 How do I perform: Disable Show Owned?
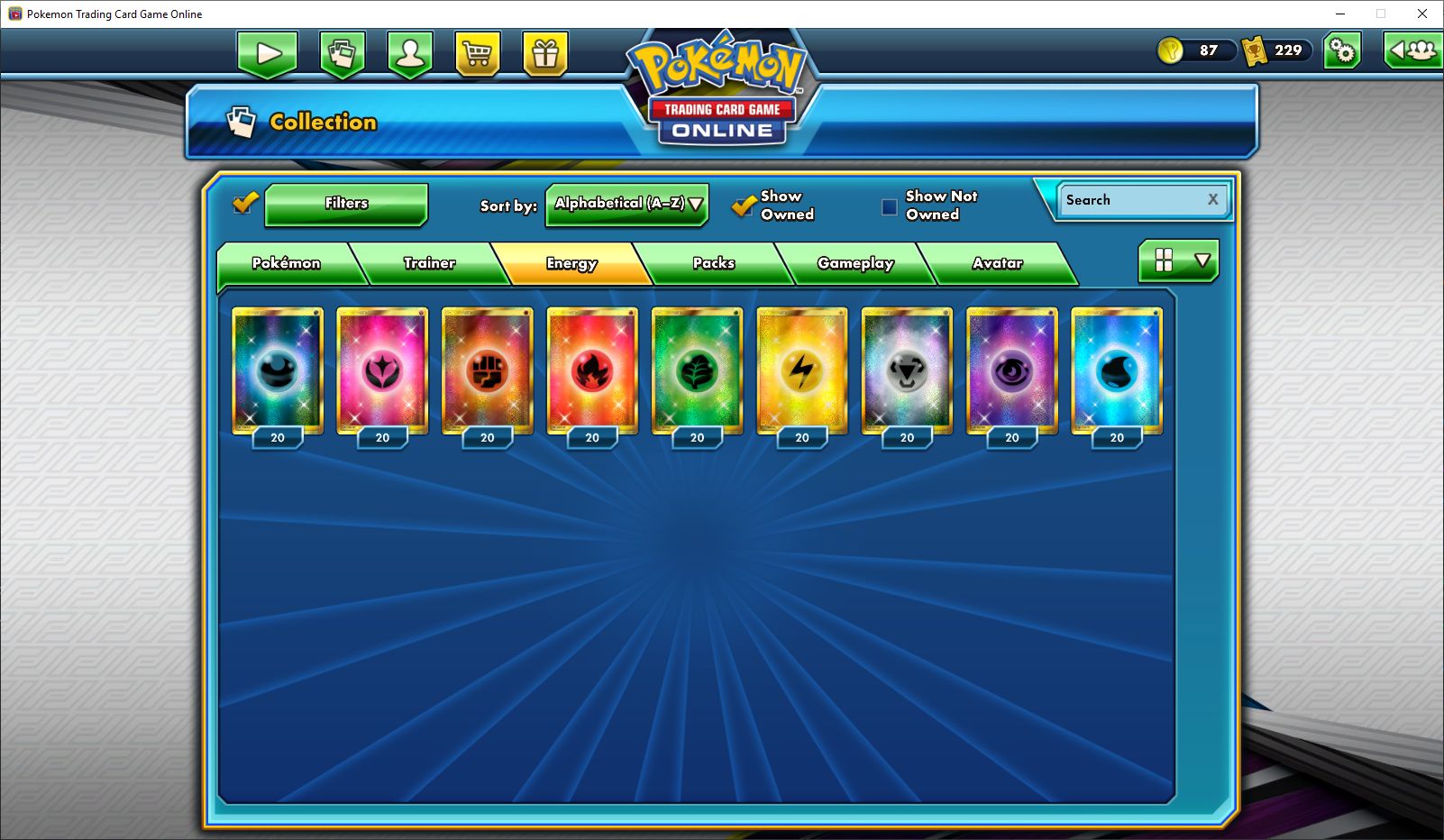point(744,206)
